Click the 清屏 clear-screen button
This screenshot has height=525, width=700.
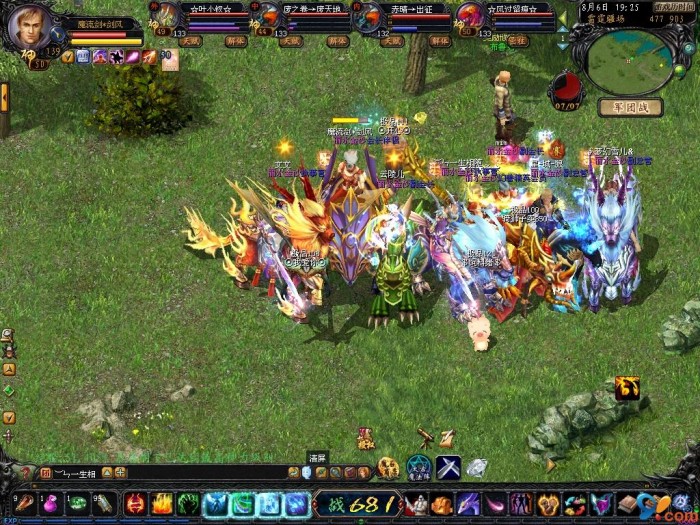(x=306, y=471)
